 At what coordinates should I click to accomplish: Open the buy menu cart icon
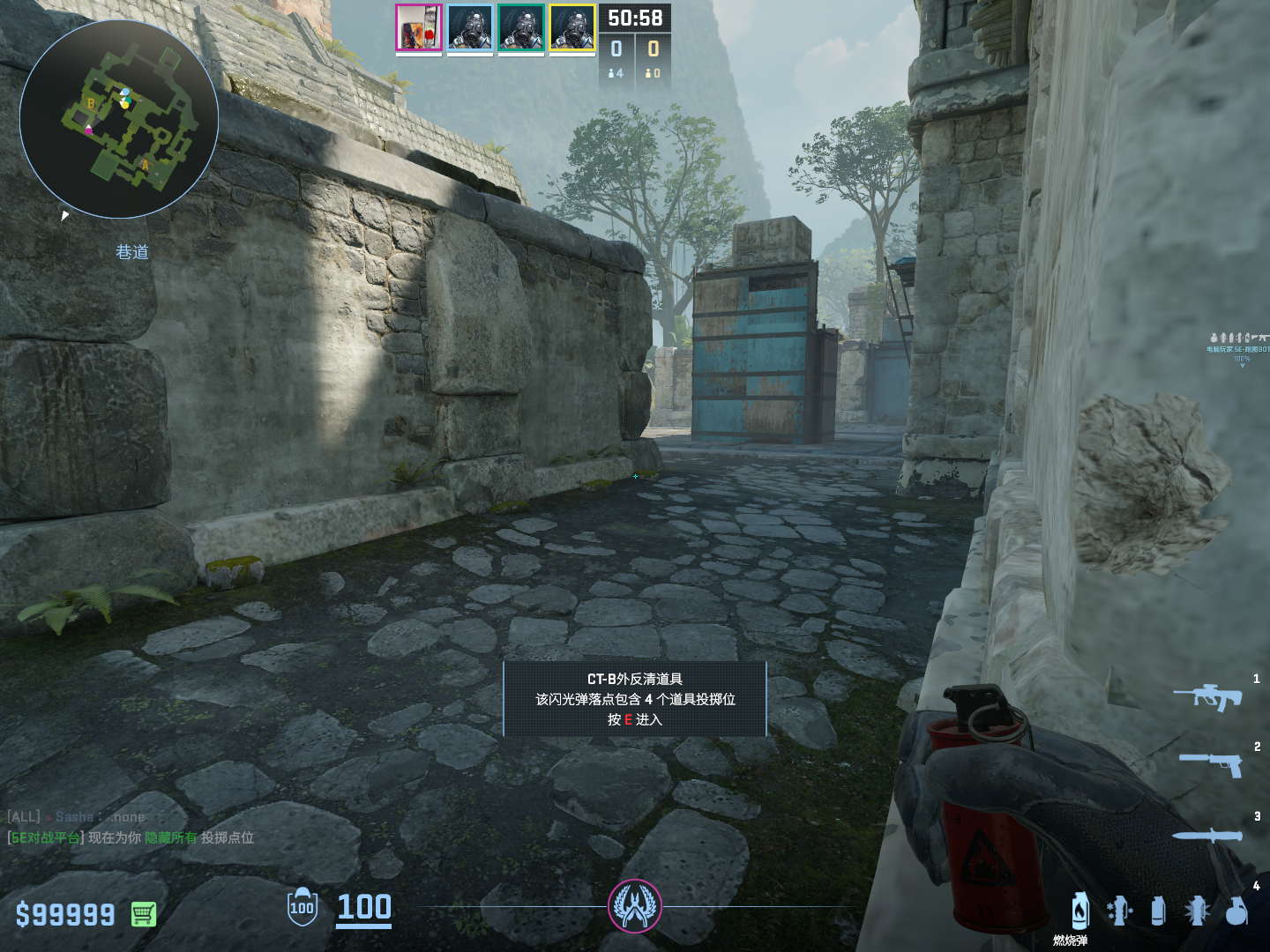(x=144, y=914)
